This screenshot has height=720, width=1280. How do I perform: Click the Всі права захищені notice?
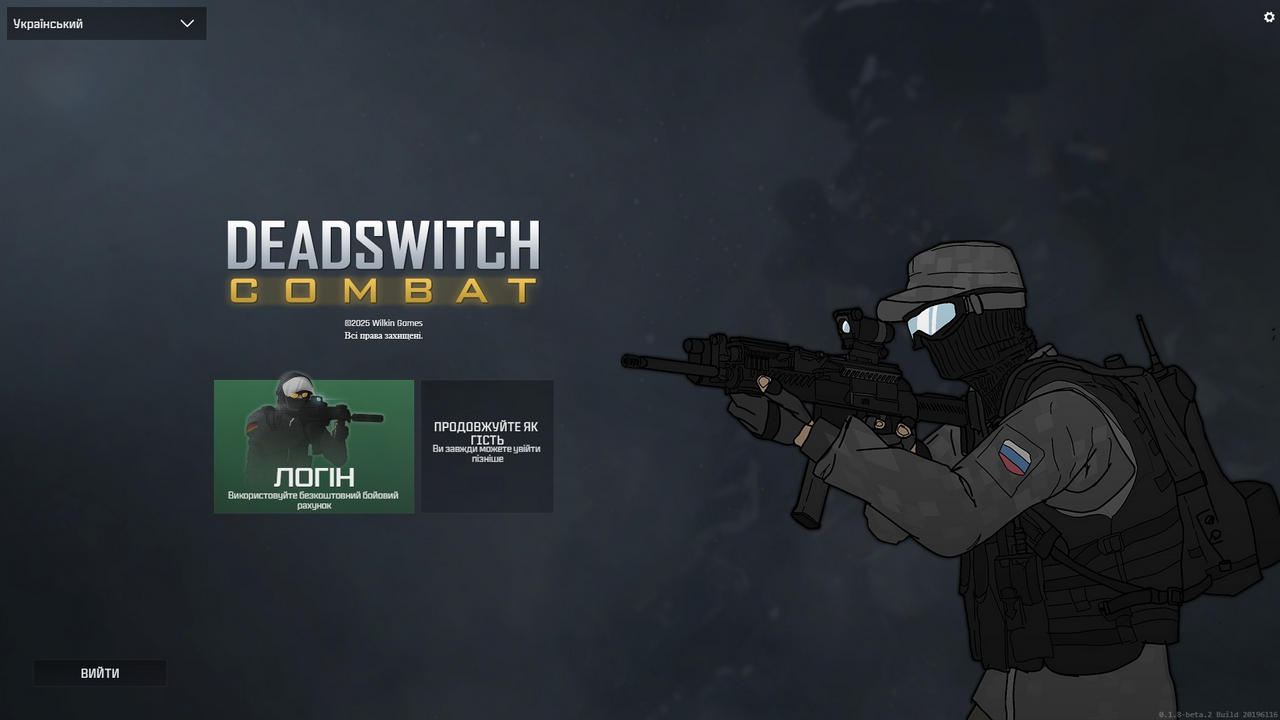coord(383,335)
